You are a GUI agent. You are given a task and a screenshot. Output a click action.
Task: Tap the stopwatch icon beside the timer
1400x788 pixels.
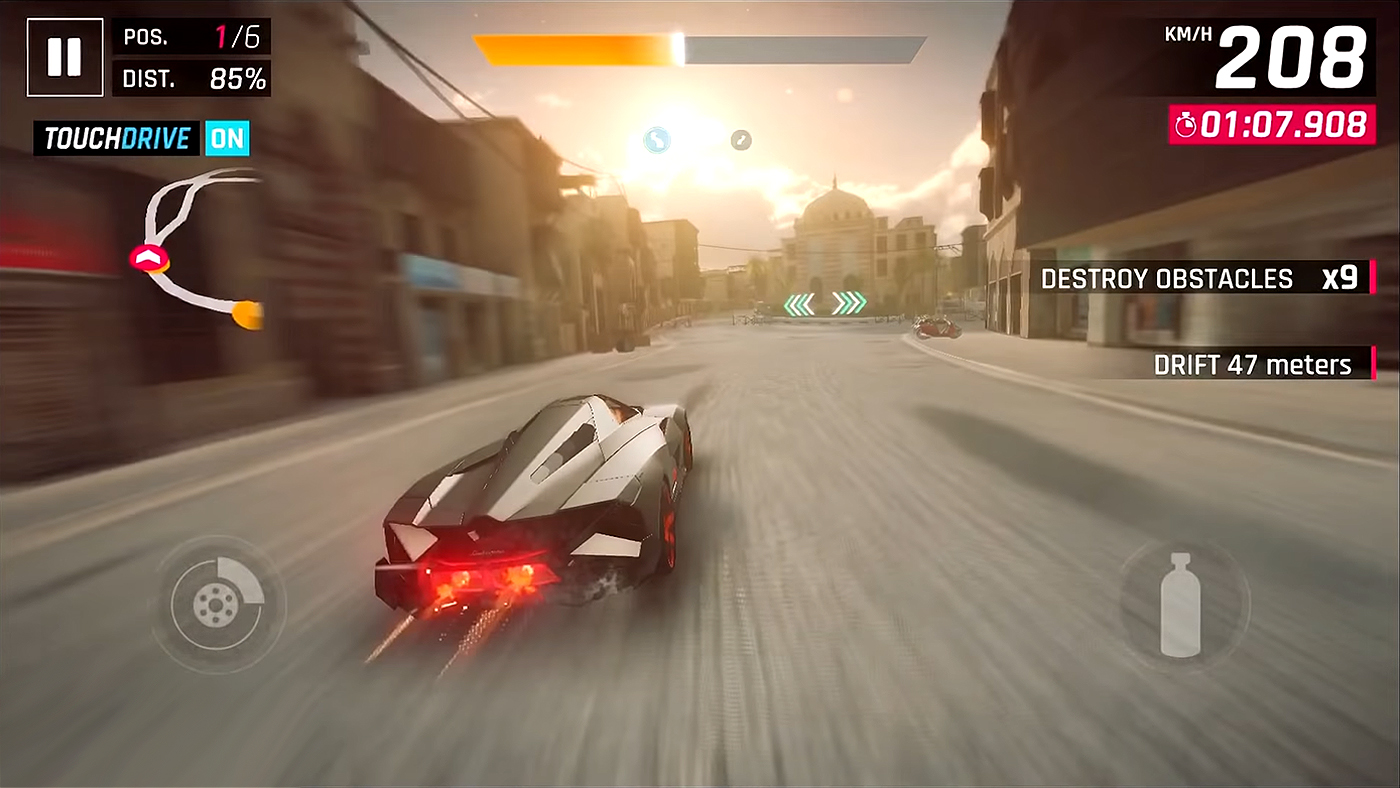pos(1186,124)
